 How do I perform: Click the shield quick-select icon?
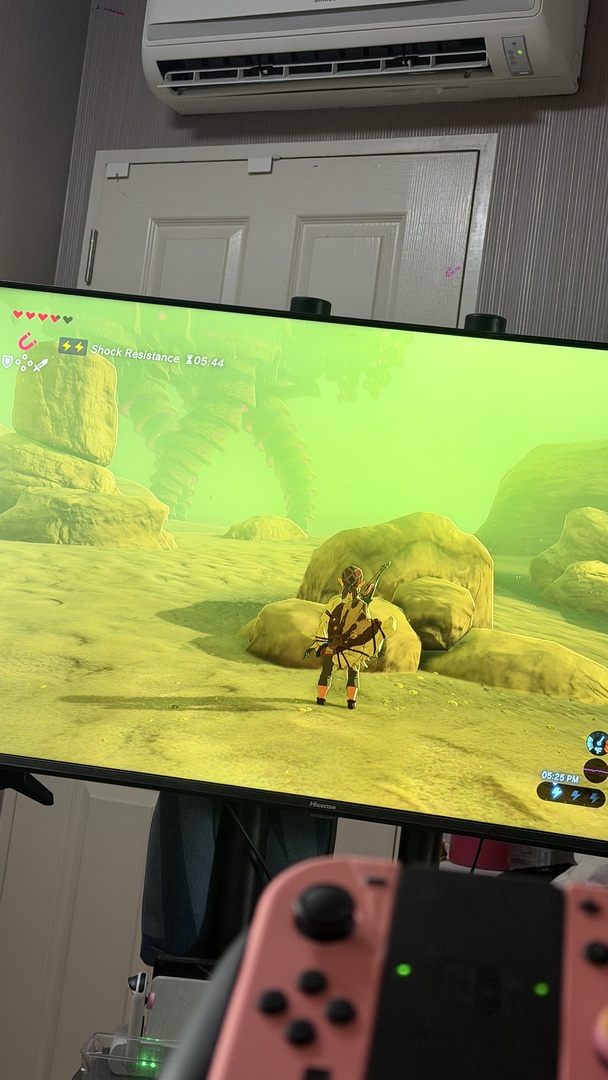point(7,362)
